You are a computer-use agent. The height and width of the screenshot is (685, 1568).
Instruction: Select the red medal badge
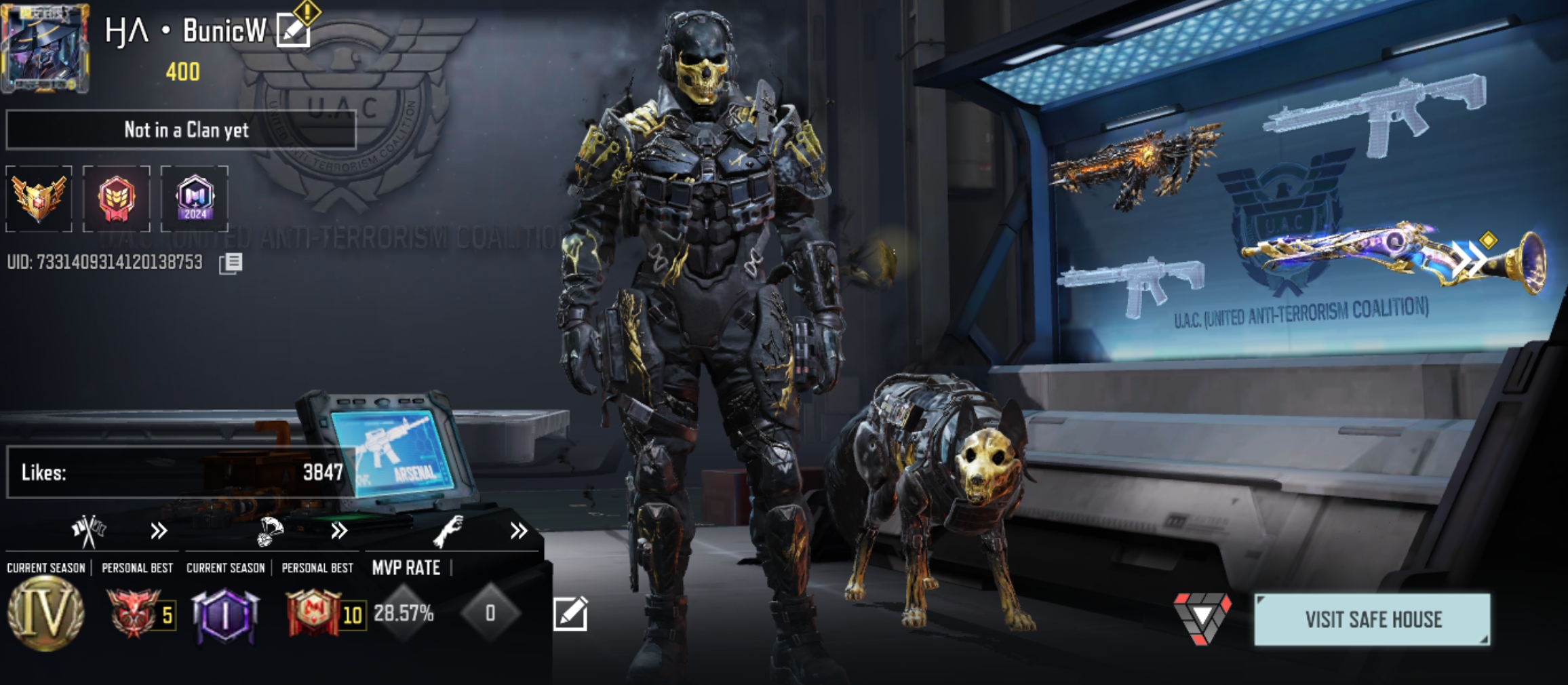coord(117,197)
